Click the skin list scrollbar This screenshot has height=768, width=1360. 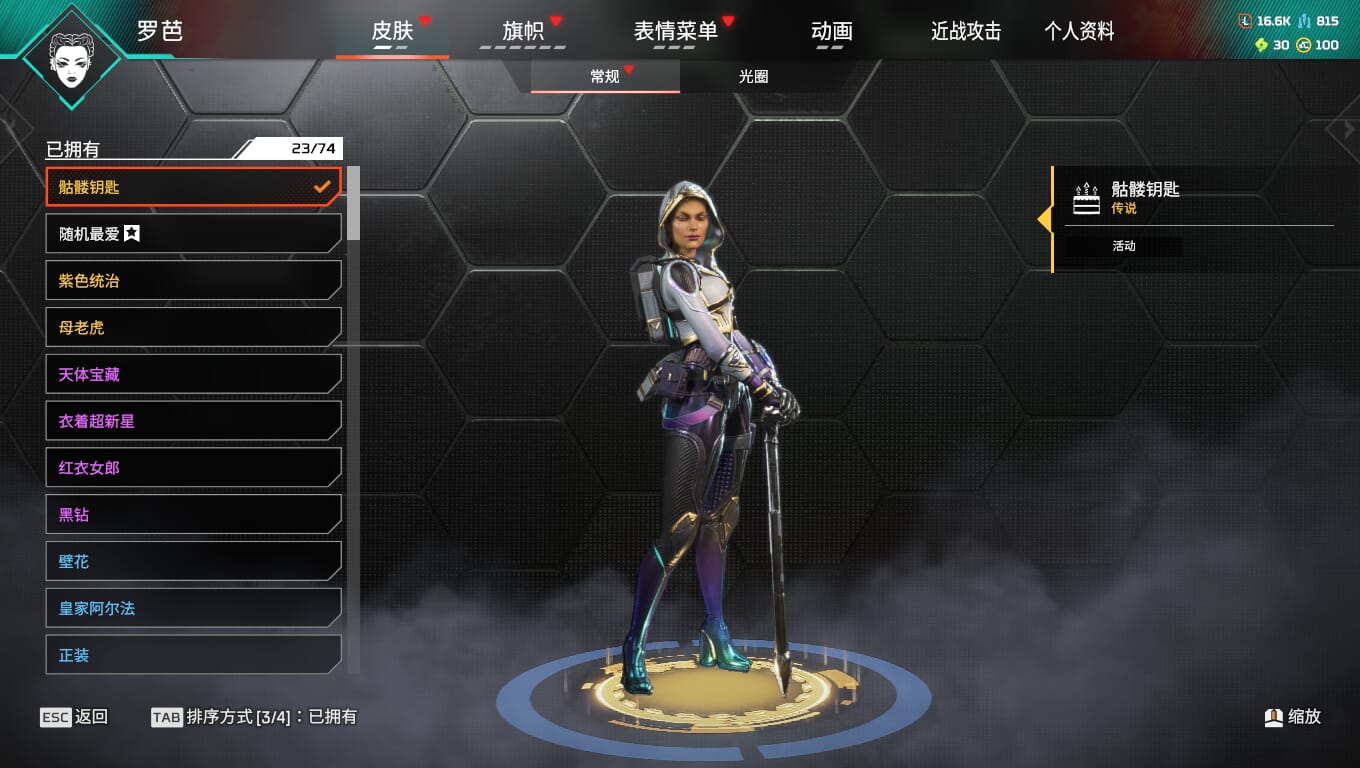pyautogui.click(x=353, y=204)
